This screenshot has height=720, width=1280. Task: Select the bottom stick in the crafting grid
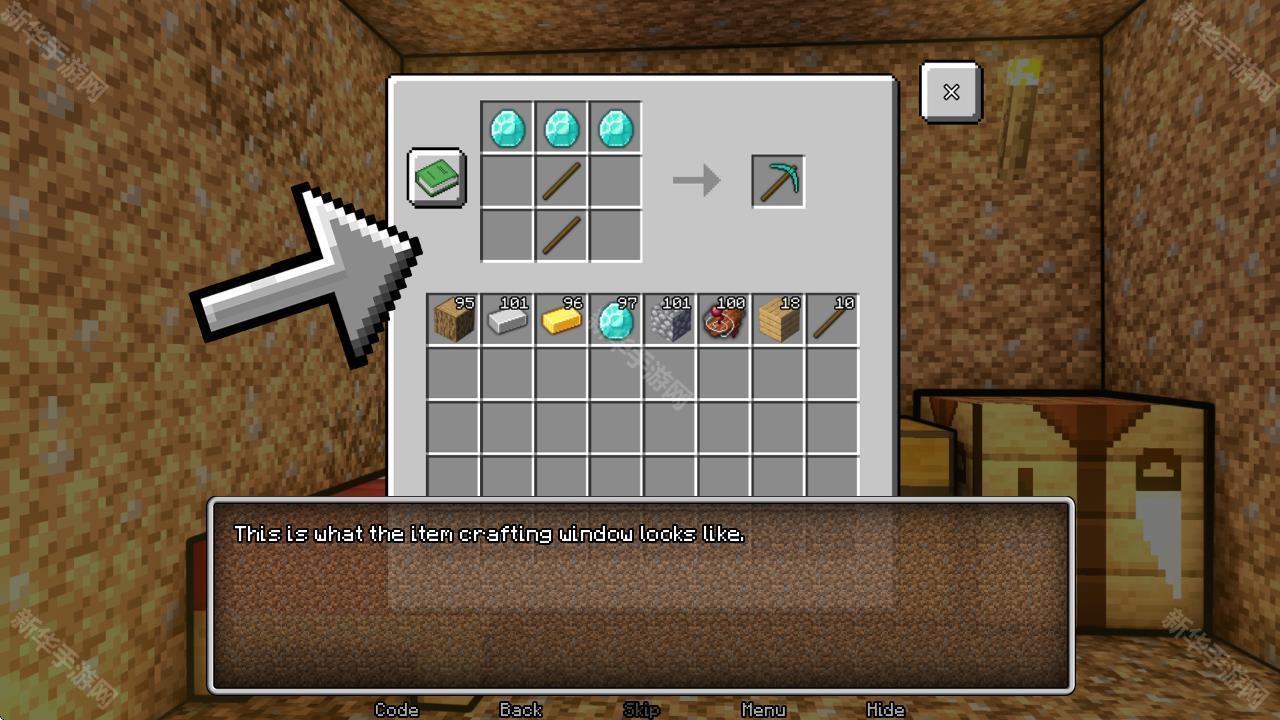coord(560,234)
